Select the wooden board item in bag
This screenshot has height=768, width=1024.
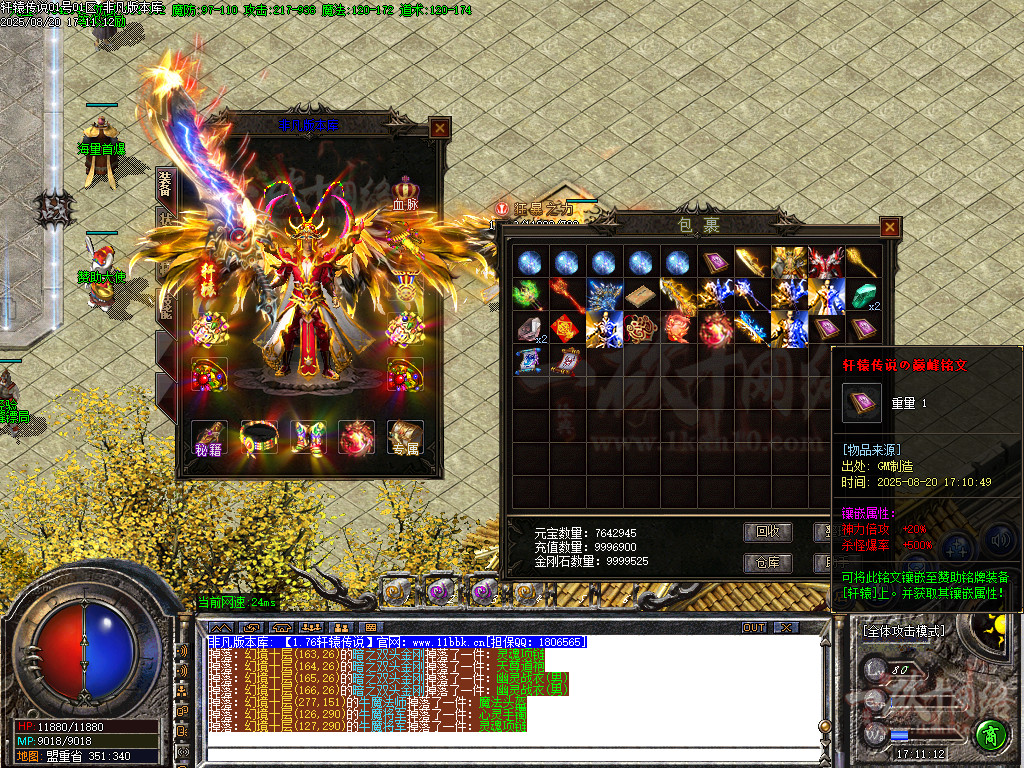coord(637,295)
